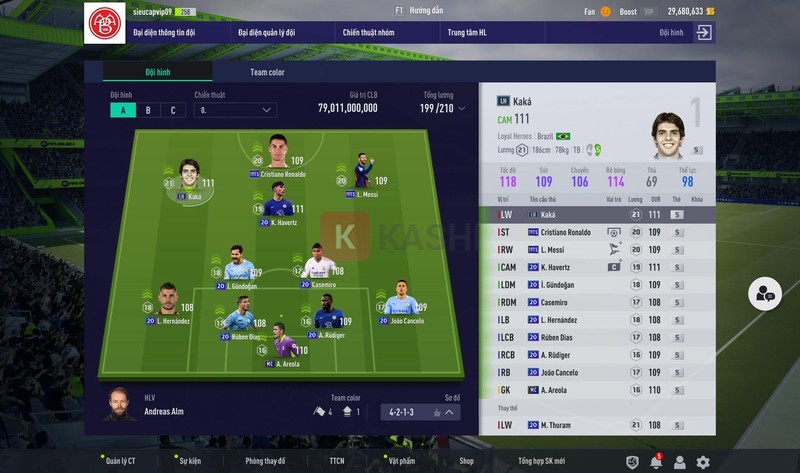Screen dimensions: 800x473
Task: Open the settings gear icon
Action: (703, 462)
